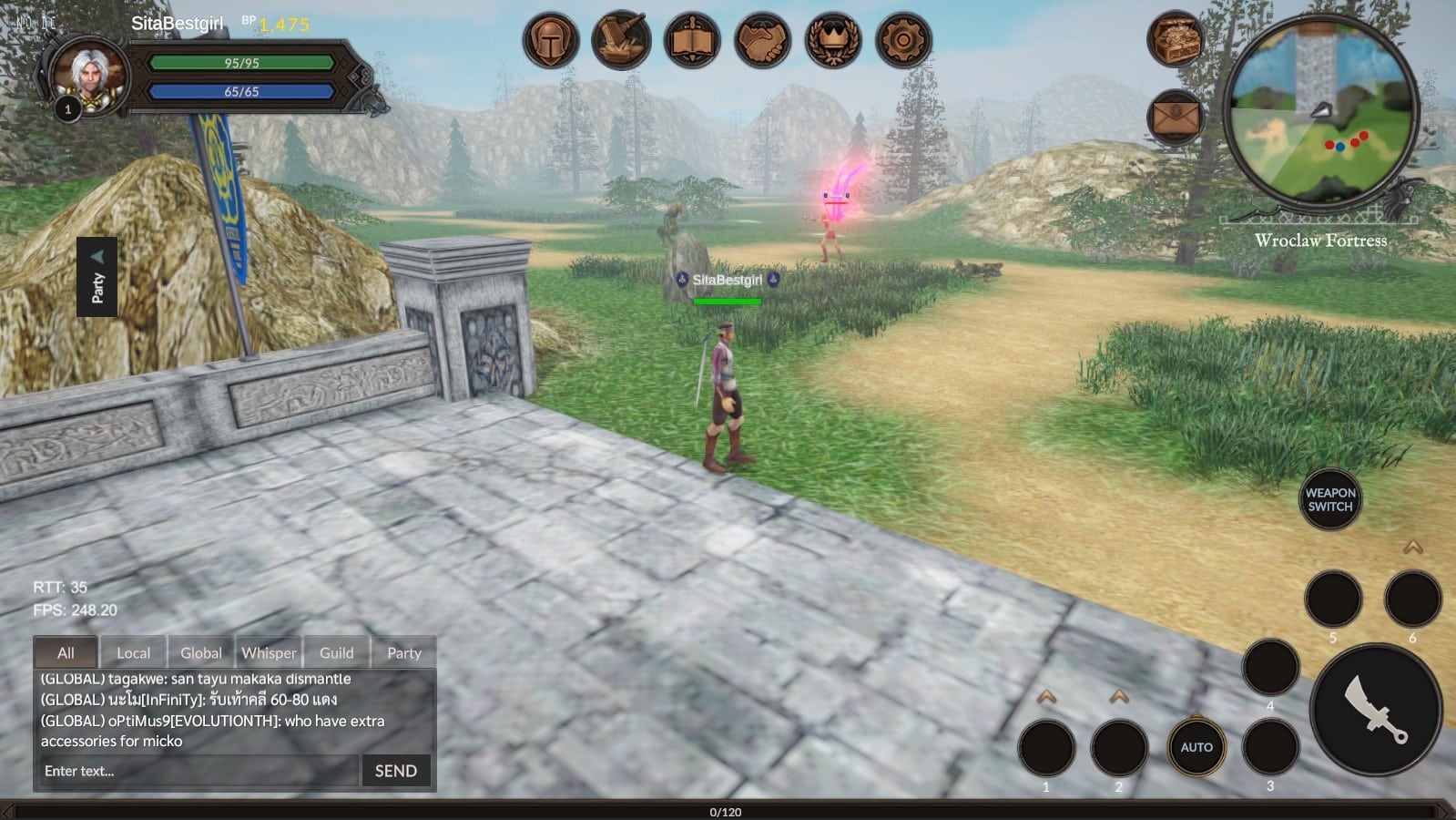
Task: Open the crown and laurel ranking icon
Action: 832,40
